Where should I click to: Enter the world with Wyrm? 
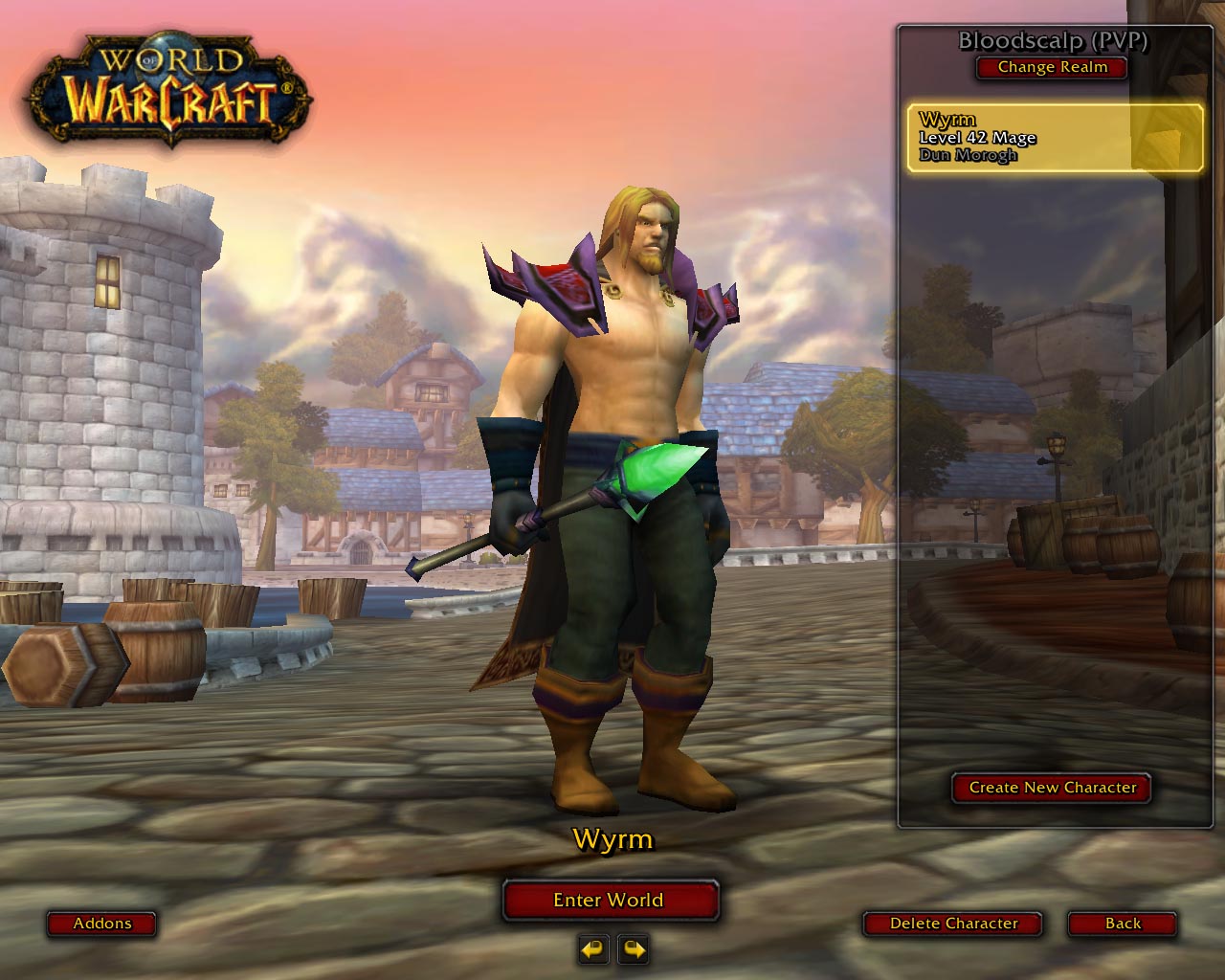pyautogui.click(x=610, y=900)
